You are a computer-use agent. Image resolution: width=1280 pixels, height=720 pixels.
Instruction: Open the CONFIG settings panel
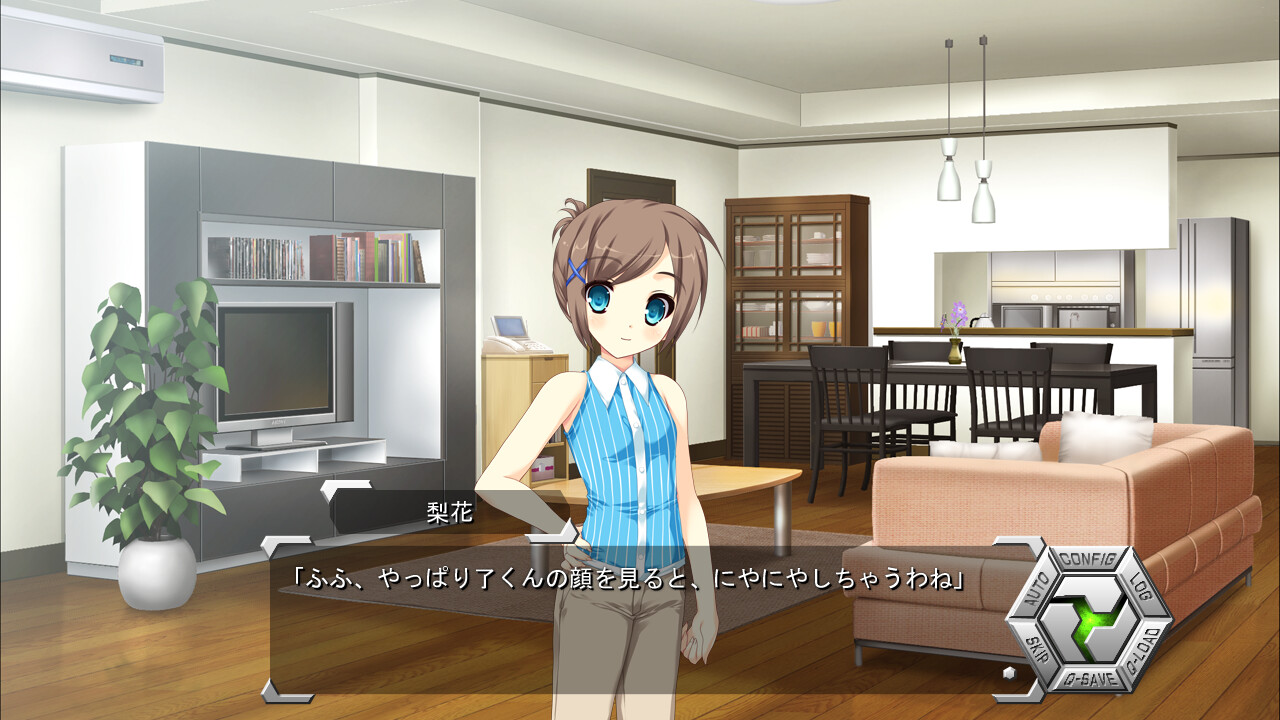pos(1088,558)
